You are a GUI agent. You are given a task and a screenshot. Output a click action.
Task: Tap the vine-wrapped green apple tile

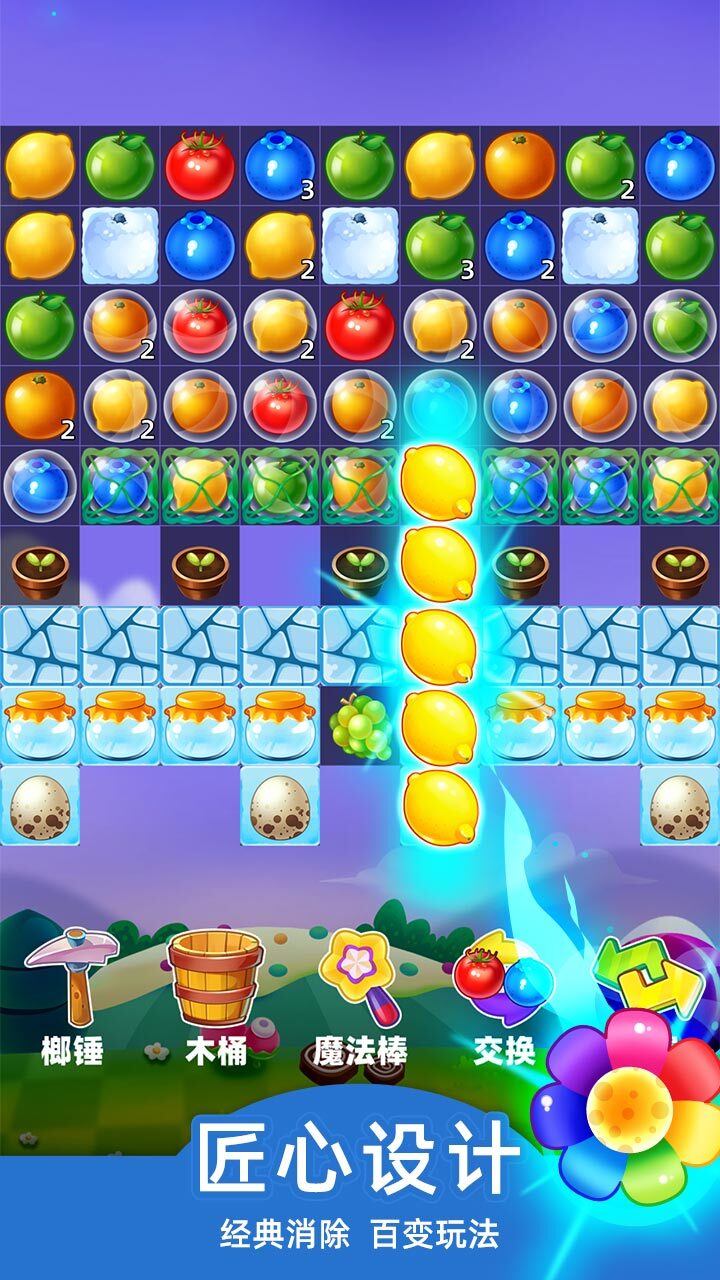[280, 486]
